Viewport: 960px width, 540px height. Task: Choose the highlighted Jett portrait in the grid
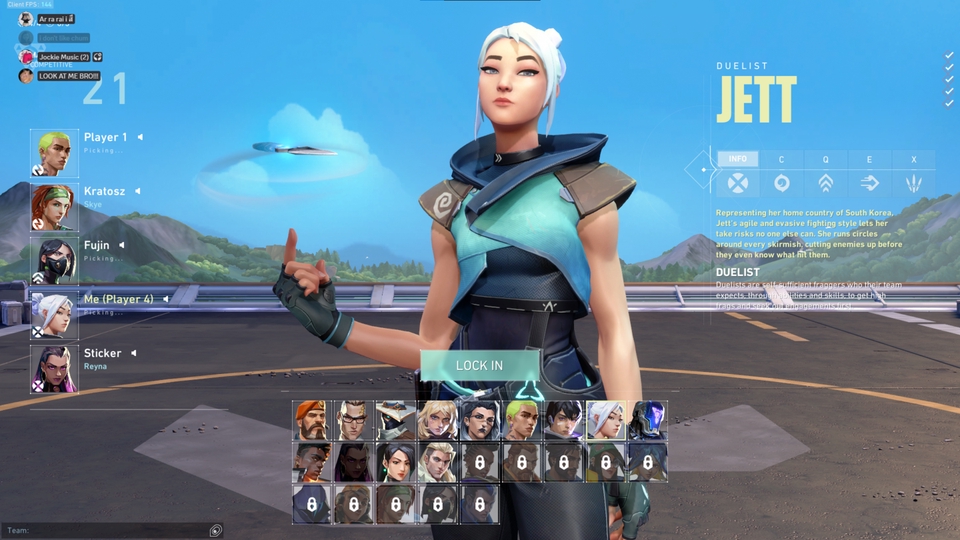(x=604, y=421)
